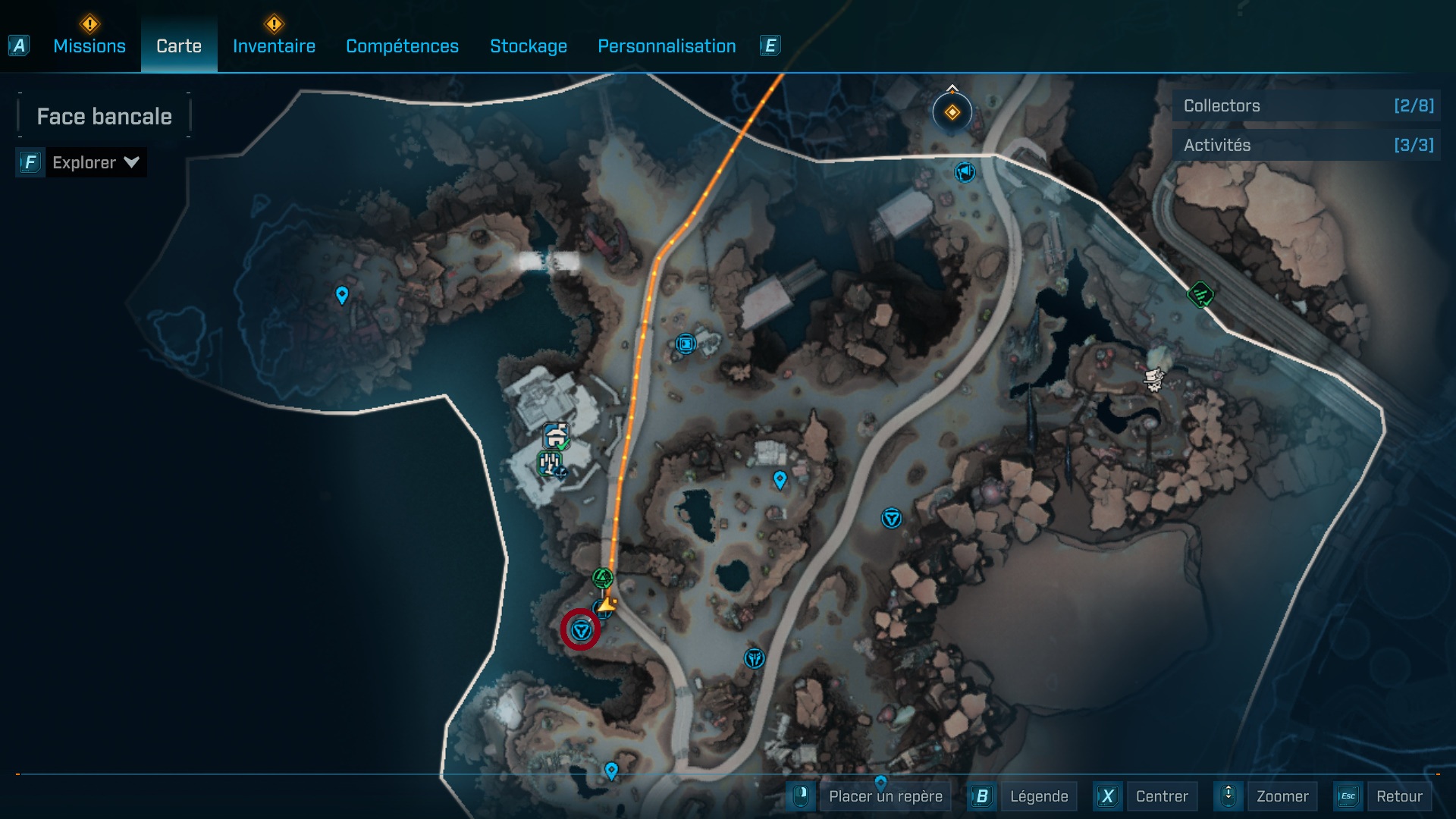The image size is (1456, 819).
Task: Select the green triangle marker on the road
Action: 603,579
